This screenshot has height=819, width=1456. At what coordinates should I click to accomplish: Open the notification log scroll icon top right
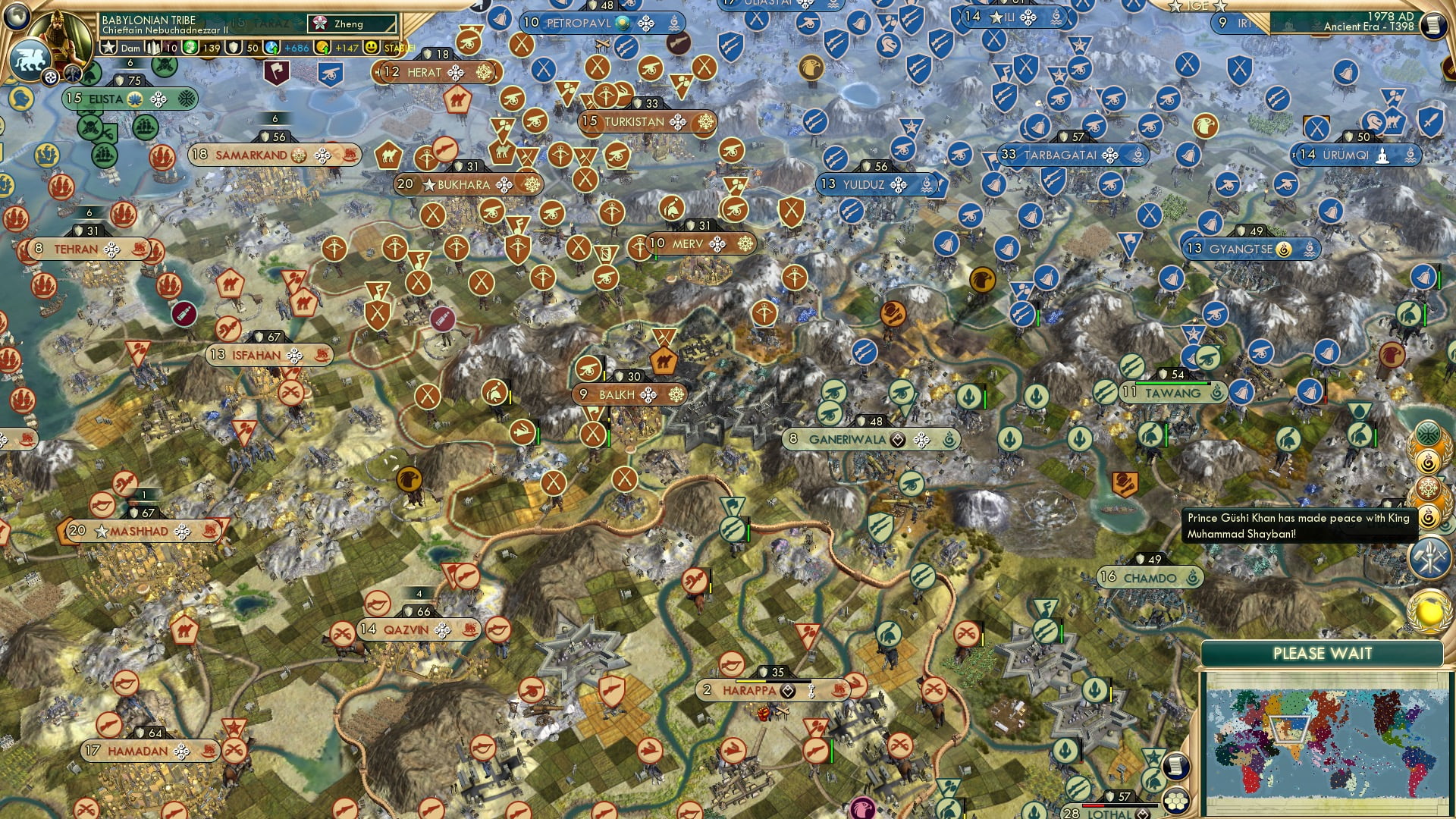coord(1436,25)
